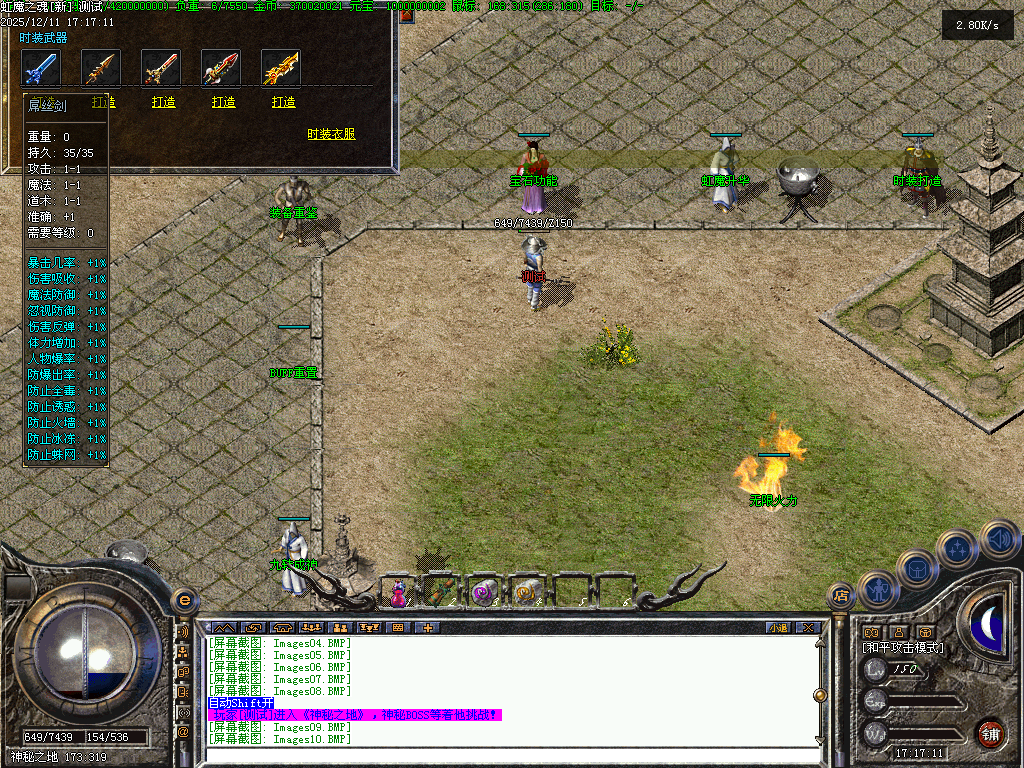
Task: Select the blue sword costume weapon
Action: click(x=41, y=68)
